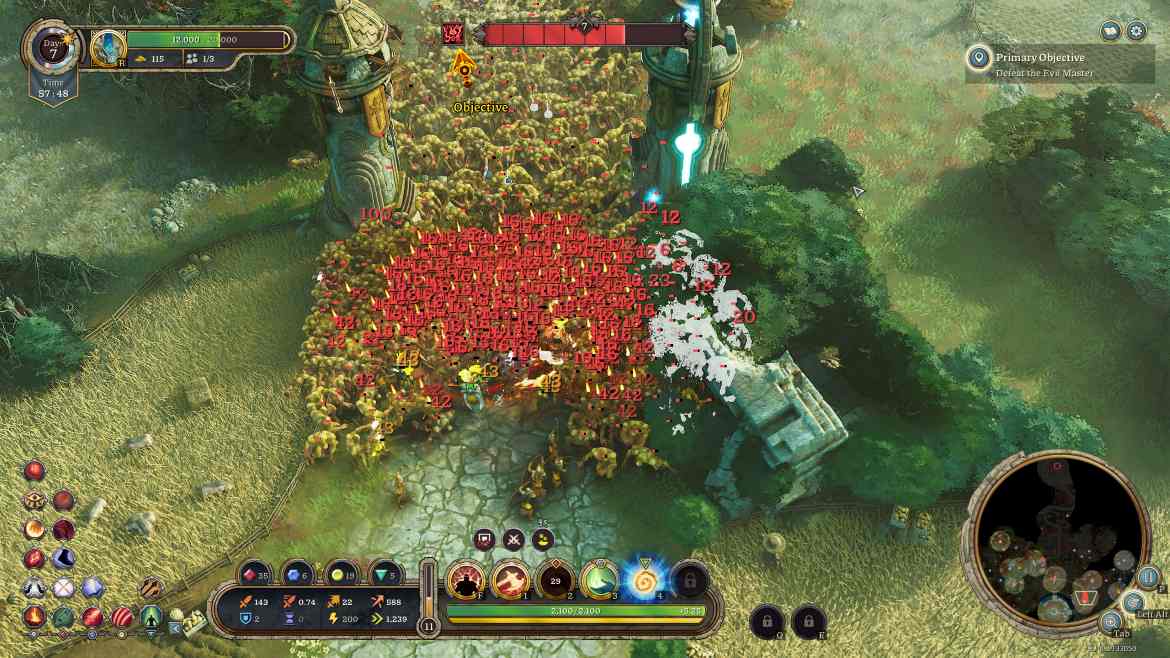The height and width of the screenshot is (658, 1170).
Task: Click the crossed swords icon above abilities
Action: pos(514,540)
